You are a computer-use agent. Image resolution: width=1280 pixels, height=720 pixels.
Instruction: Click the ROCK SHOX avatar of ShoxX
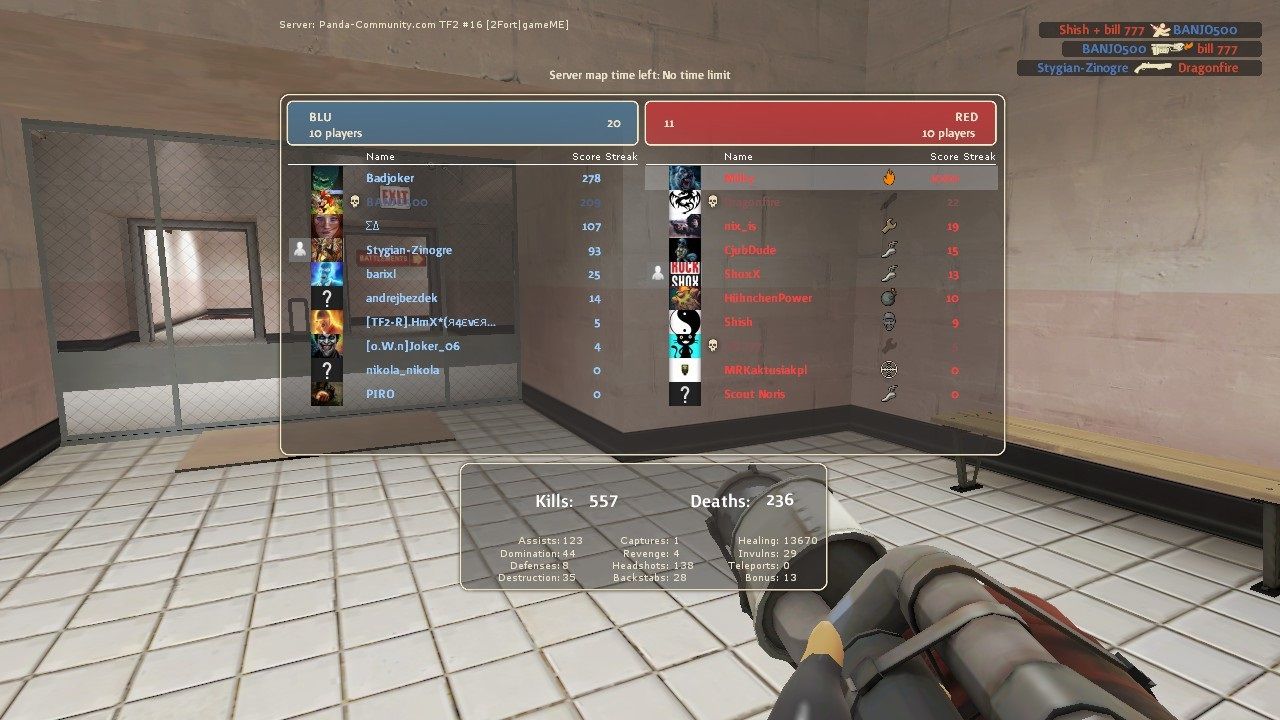tap(685, 273)
